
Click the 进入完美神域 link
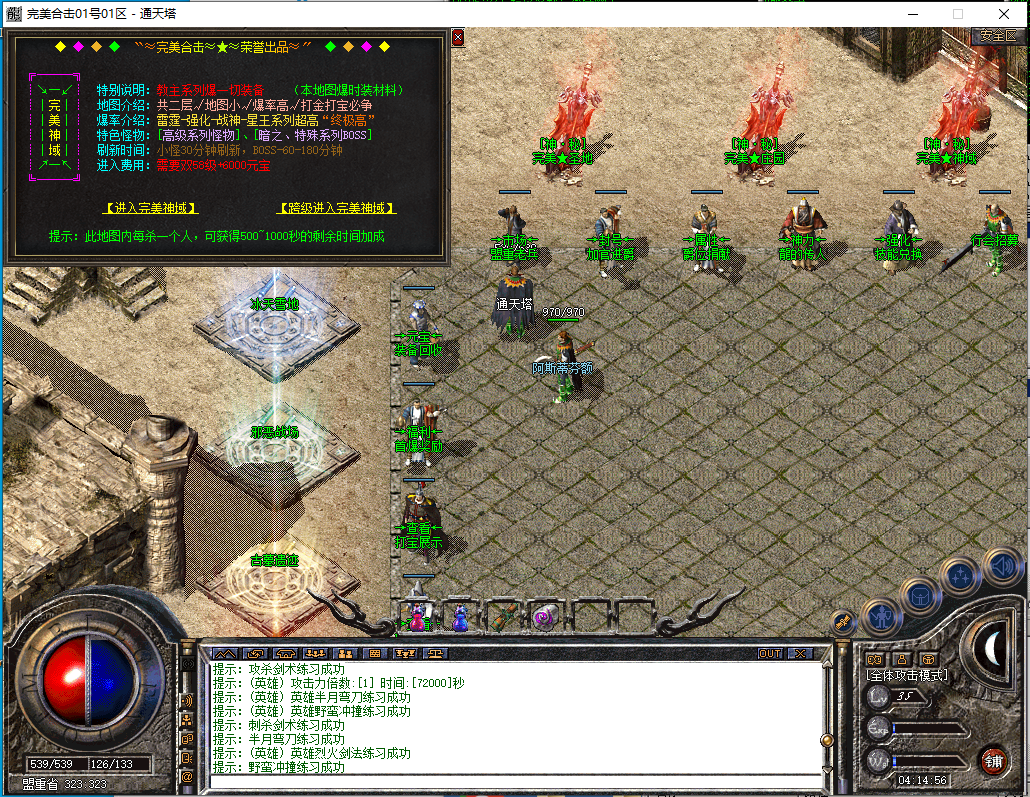(x=151, y=208)
